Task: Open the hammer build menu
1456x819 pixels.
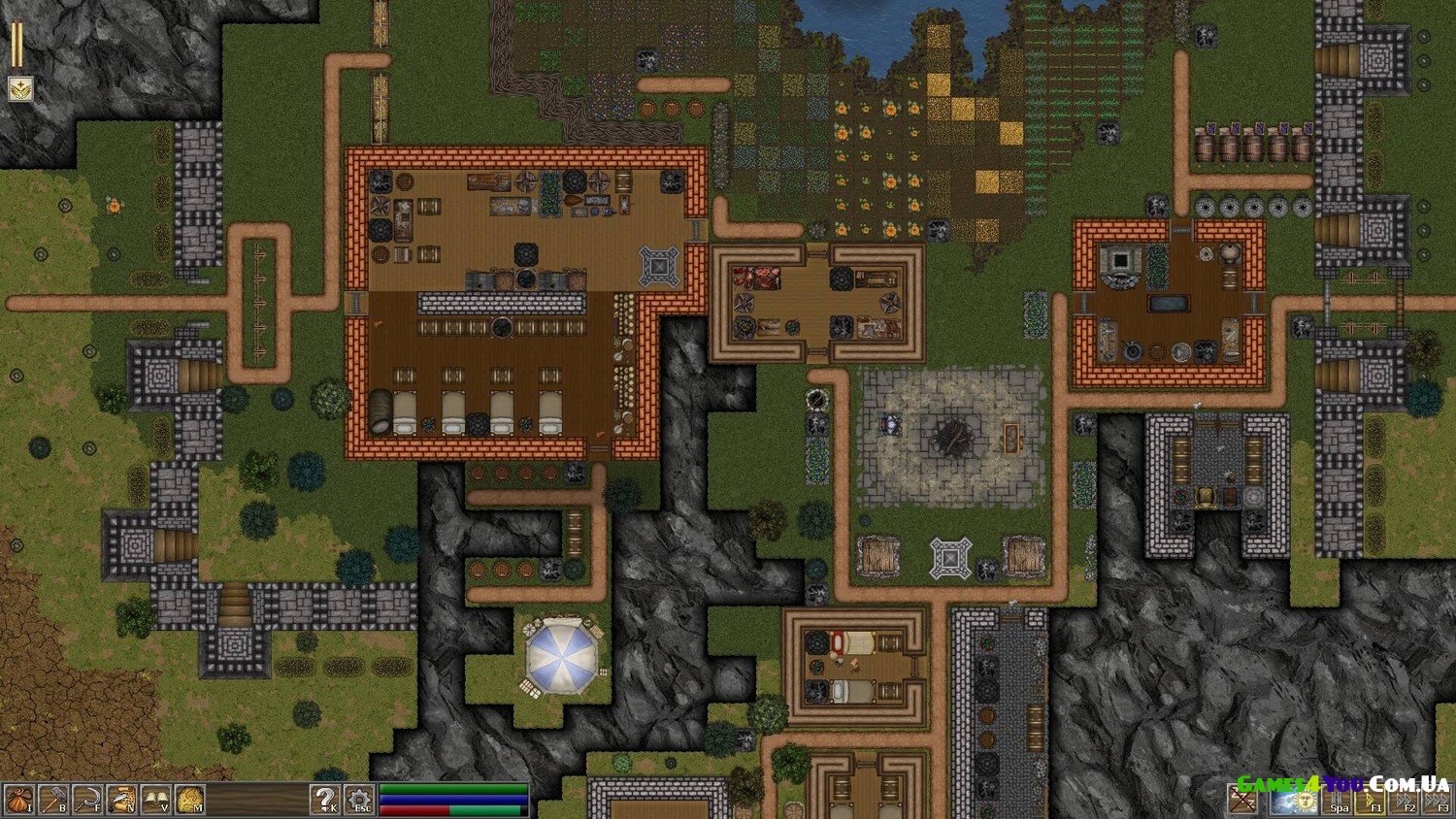Action: (52, 800)
